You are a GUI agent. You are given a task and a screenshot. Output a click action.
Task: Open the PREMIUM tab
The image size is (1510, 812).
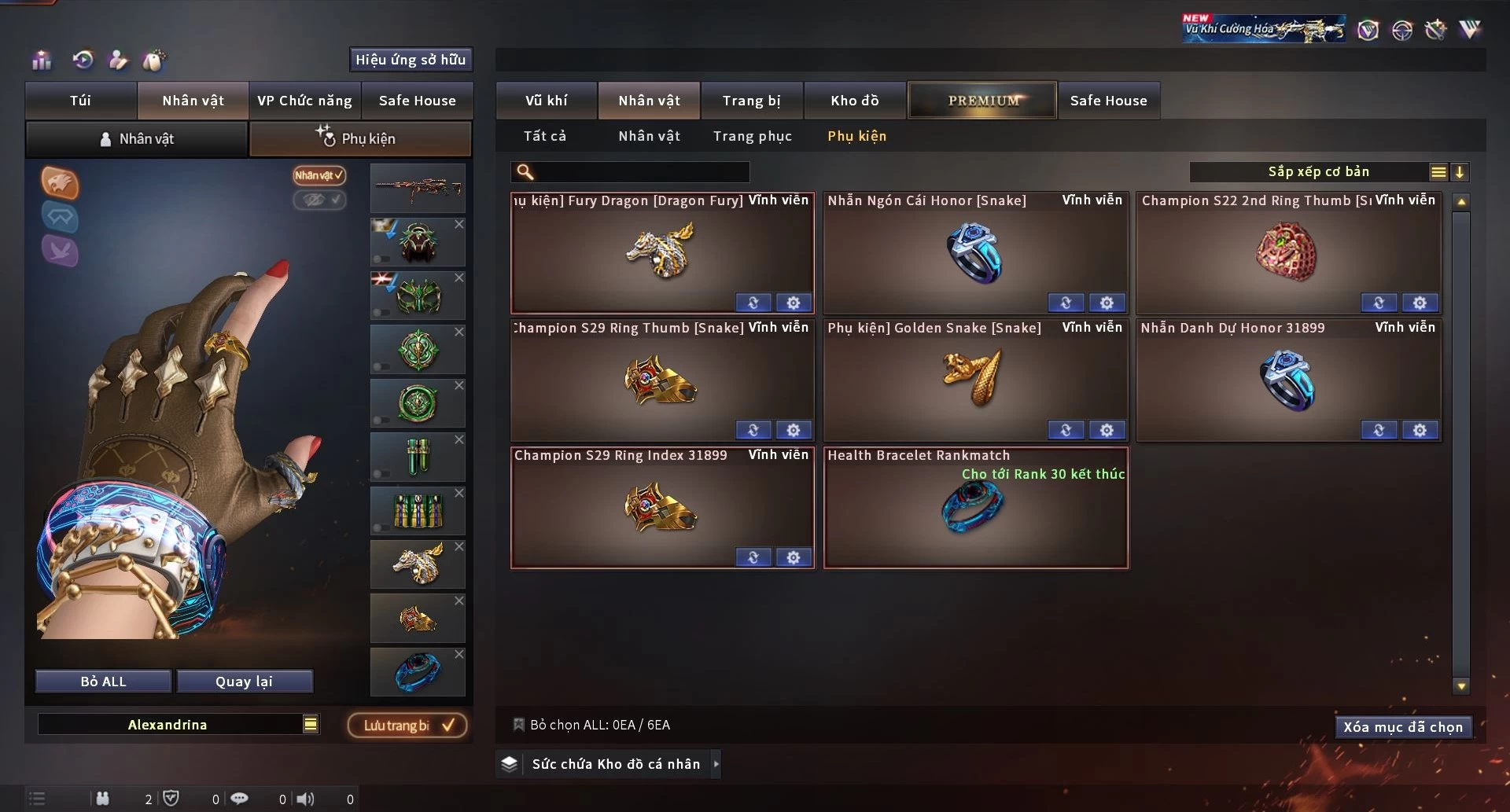(982, 101)
